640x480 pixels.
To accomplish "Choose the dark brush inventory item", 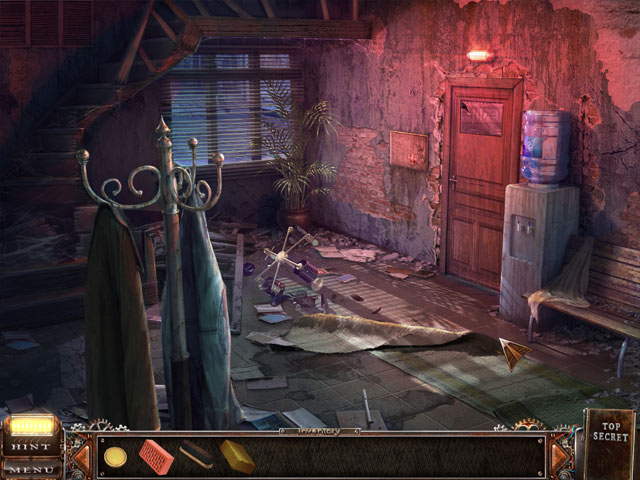I will [x=196, y=456].
